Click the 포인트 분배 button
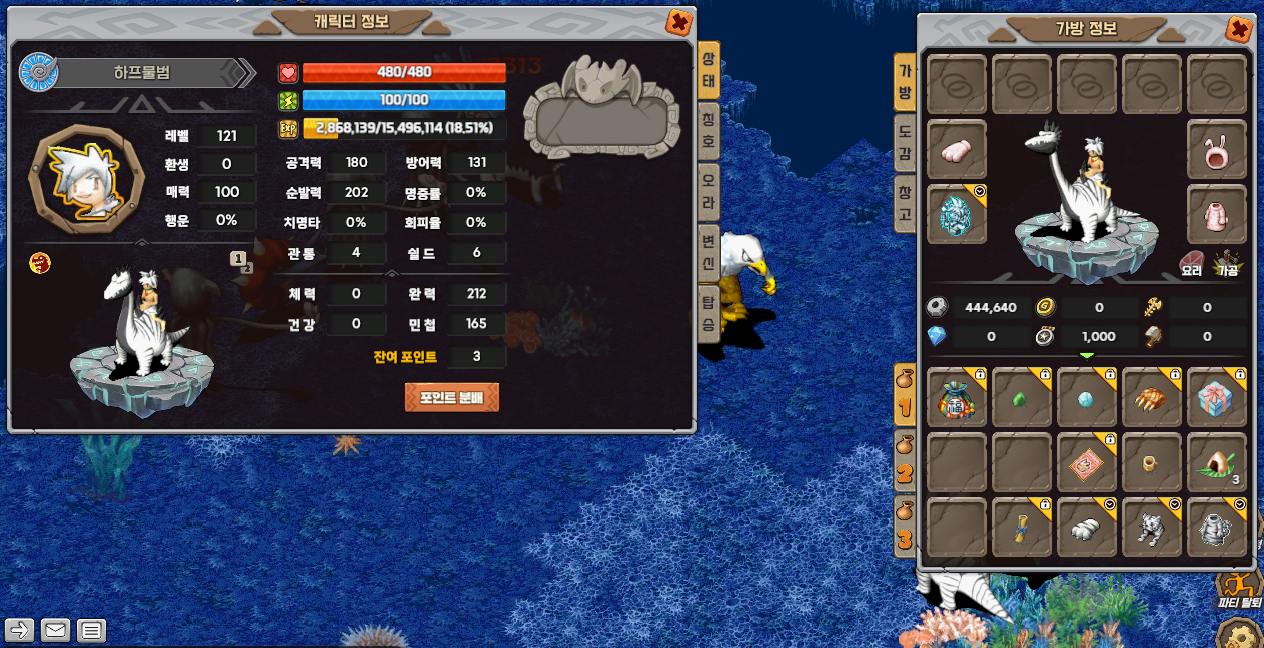The image size is (1264, 648). pos(452,397)
